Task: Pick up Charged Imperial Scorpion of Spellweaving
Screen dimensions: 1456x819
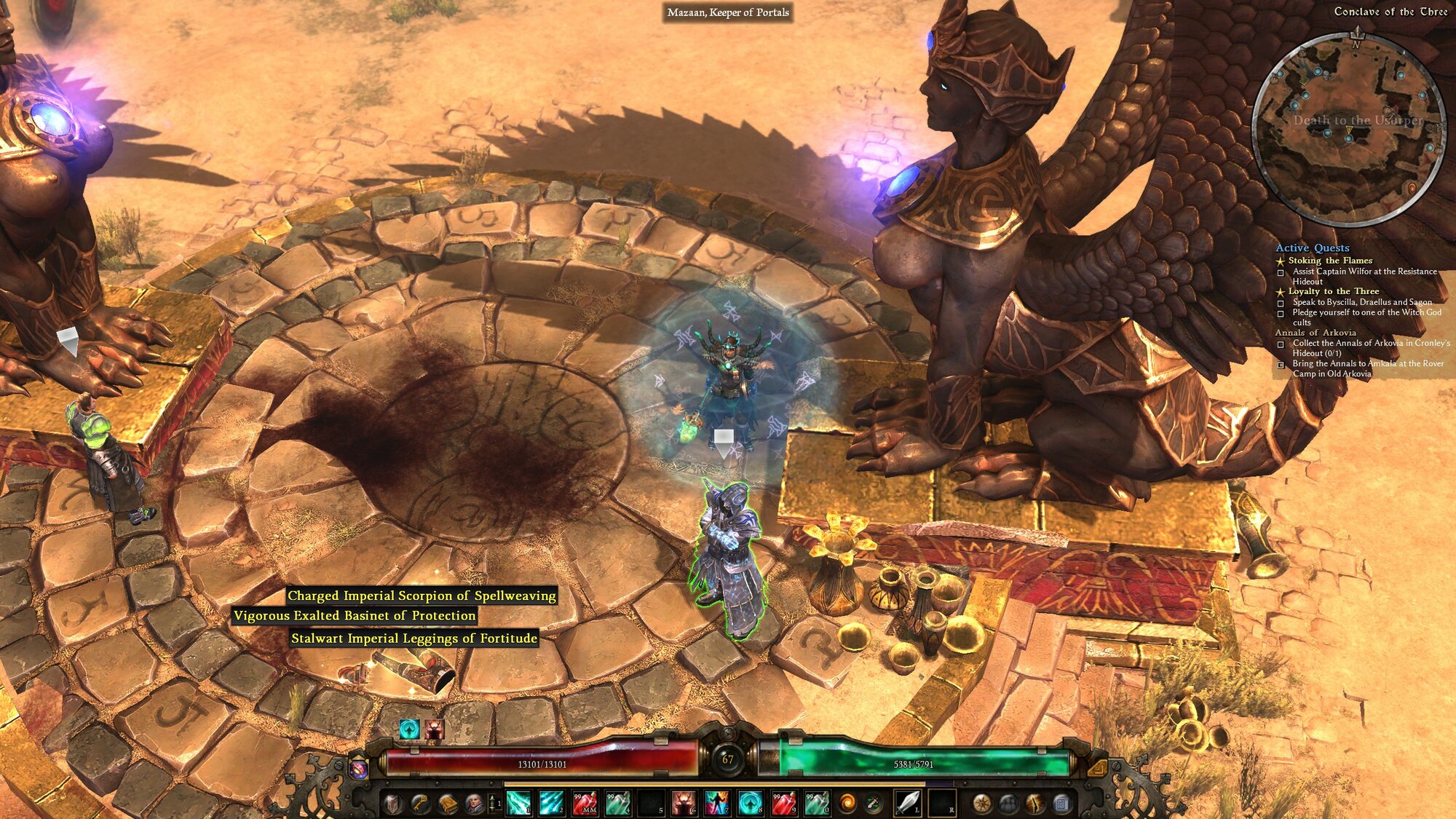Action: click(x=422, y=596)
